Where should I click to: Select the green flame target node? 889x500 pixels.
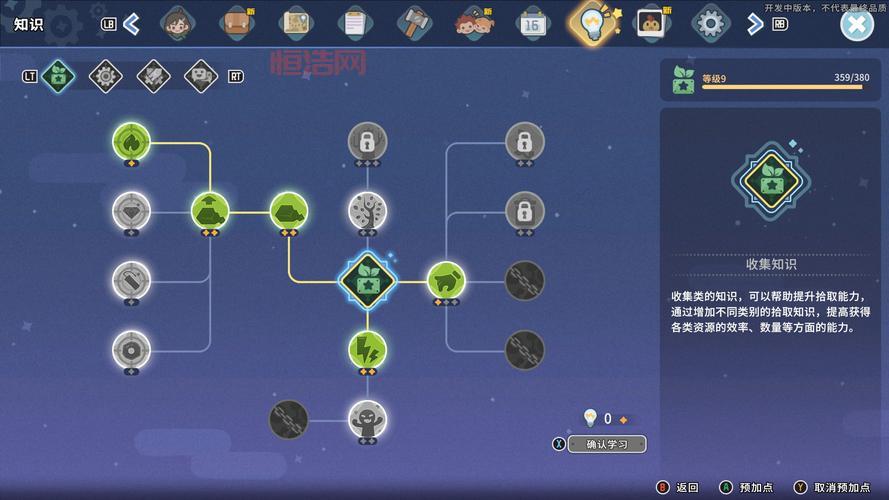click(x=131, y=141)
